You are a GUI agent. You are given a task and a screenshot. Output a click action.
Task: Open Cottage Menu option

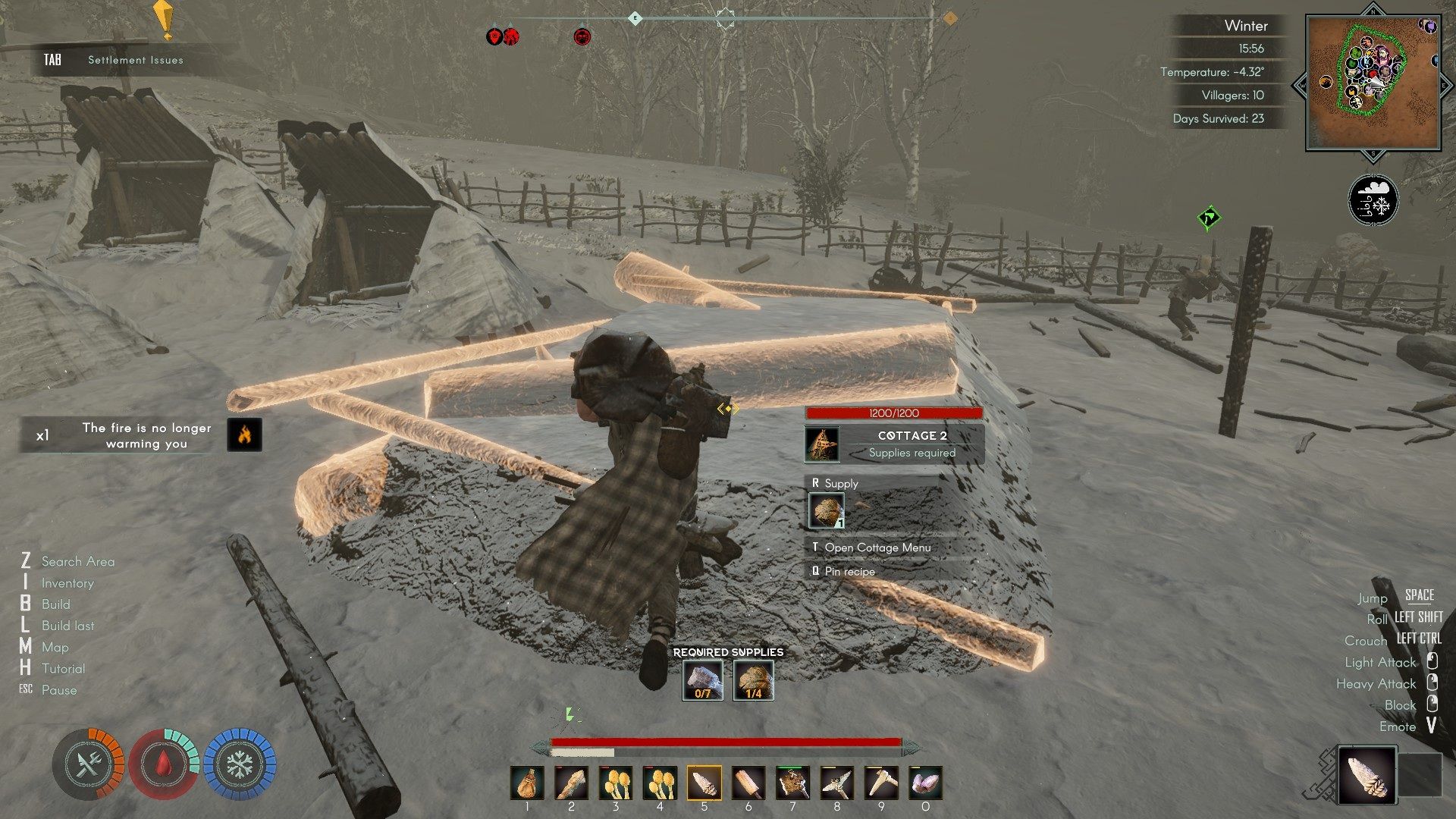877,548
